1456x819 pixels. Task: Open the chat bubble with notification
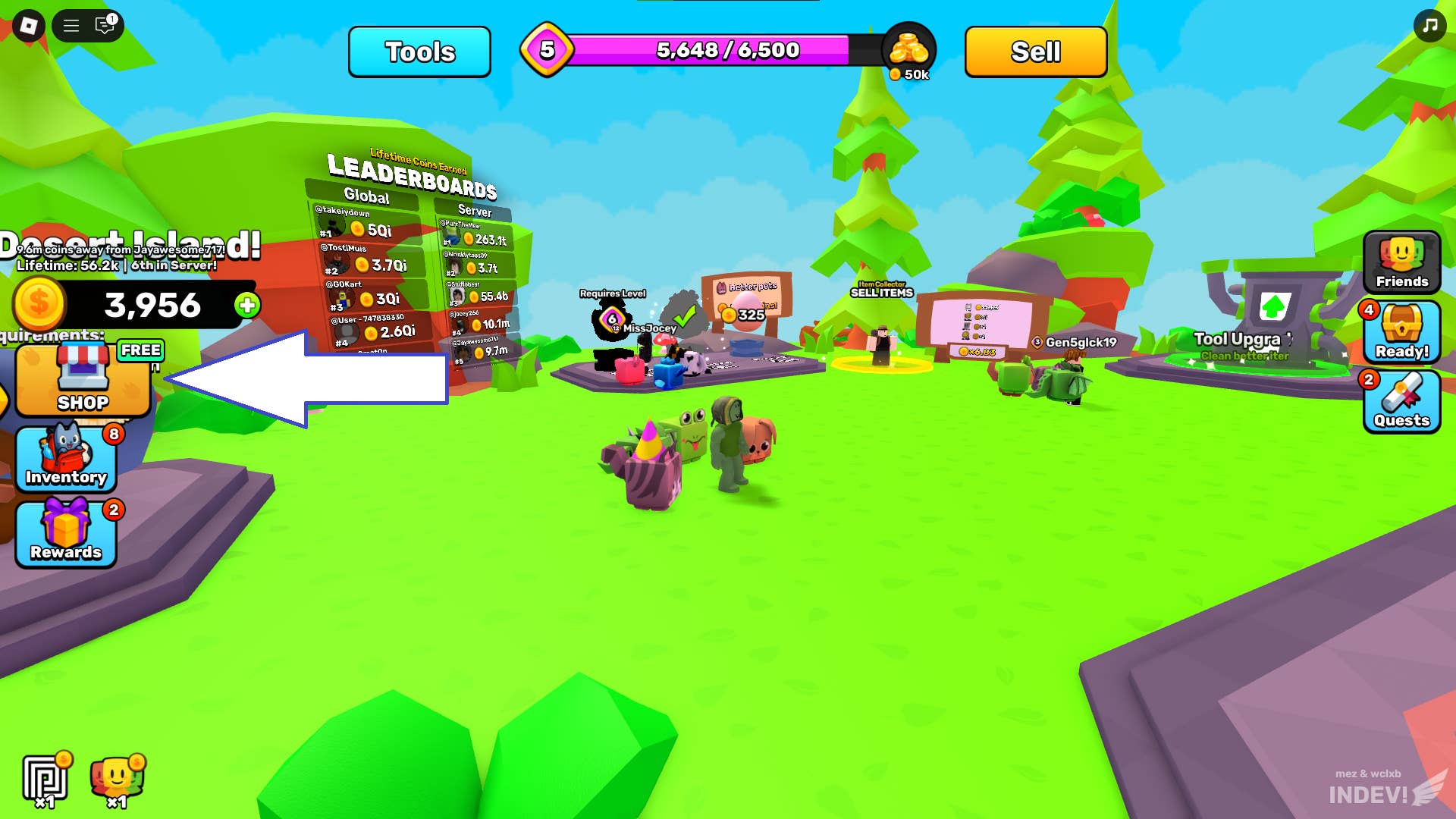(102, 26)
